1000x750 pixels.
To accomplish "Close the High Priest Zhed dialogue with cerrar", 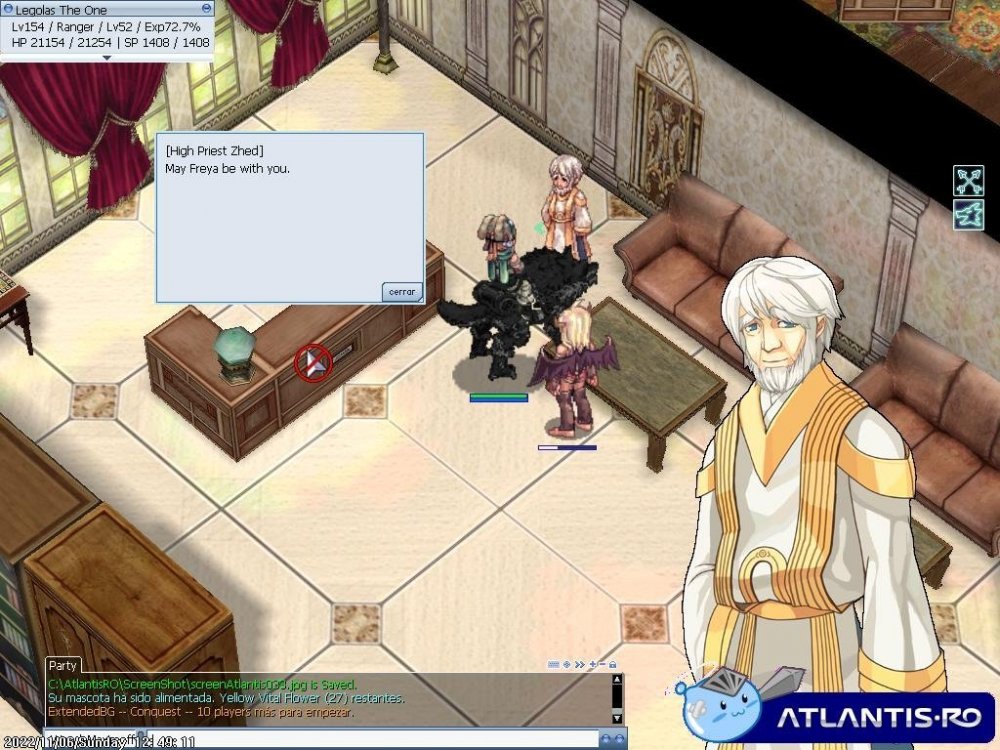I will pos(402,292).
